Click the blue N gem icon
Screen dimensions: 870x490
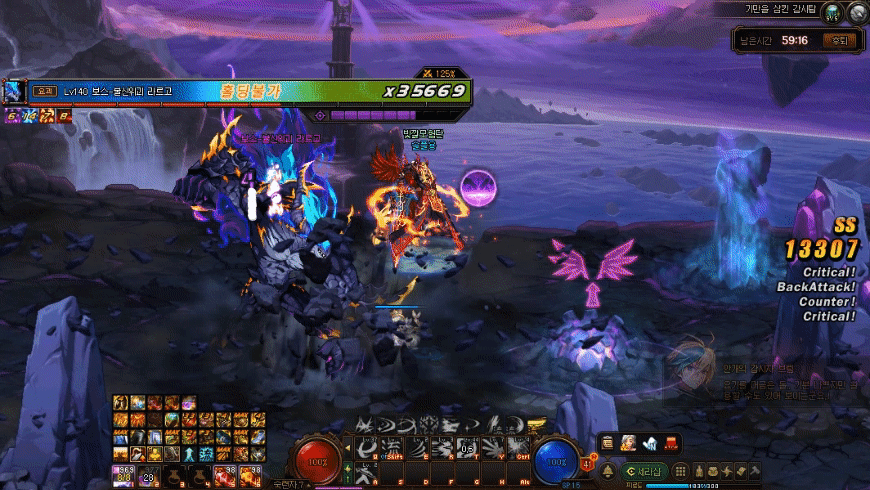650,441
